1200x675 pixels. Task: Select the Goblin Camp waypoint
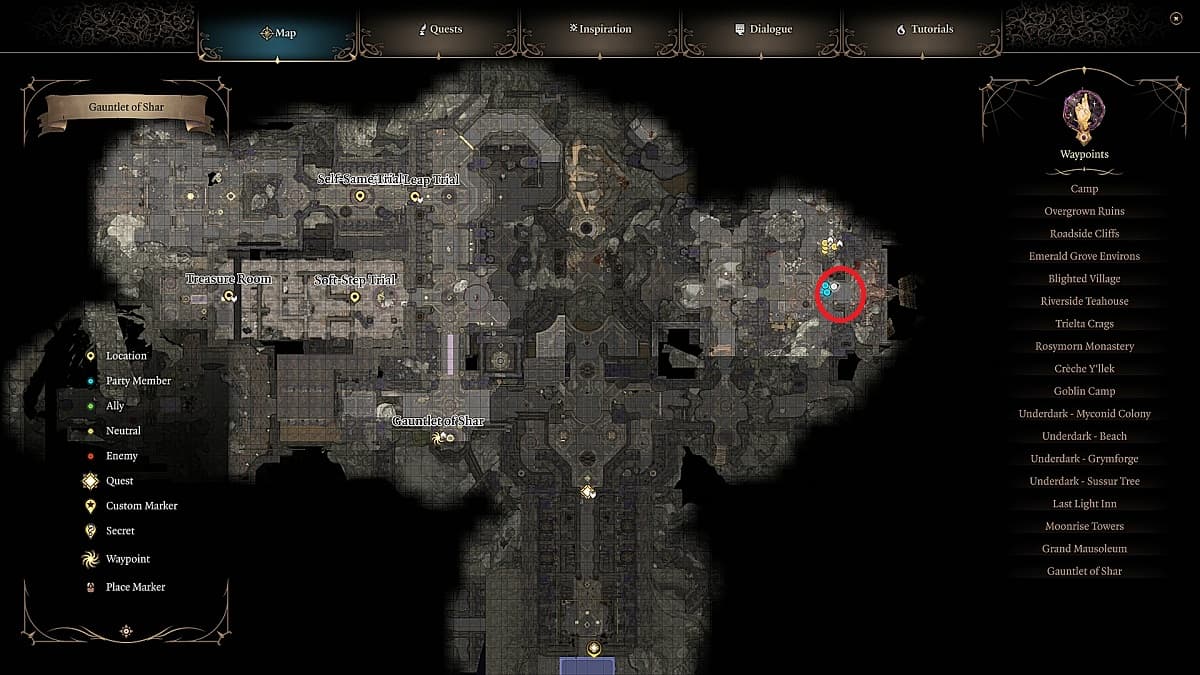pyautogui.click(x=1084, y=391)
